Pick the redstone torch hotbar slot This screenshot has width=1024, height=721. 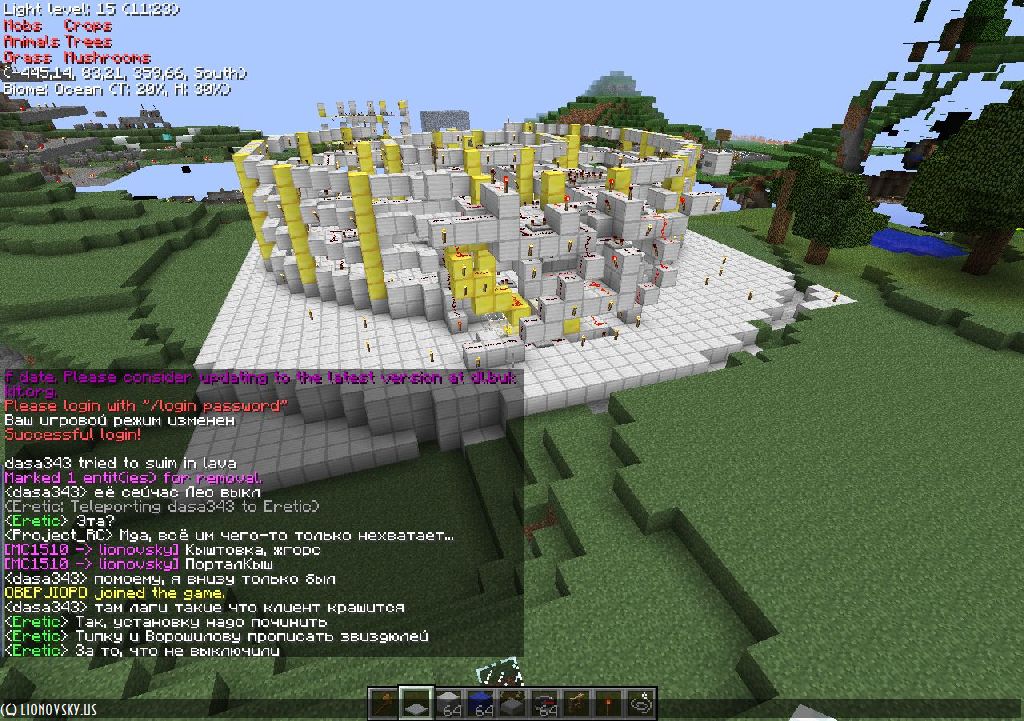609,703
